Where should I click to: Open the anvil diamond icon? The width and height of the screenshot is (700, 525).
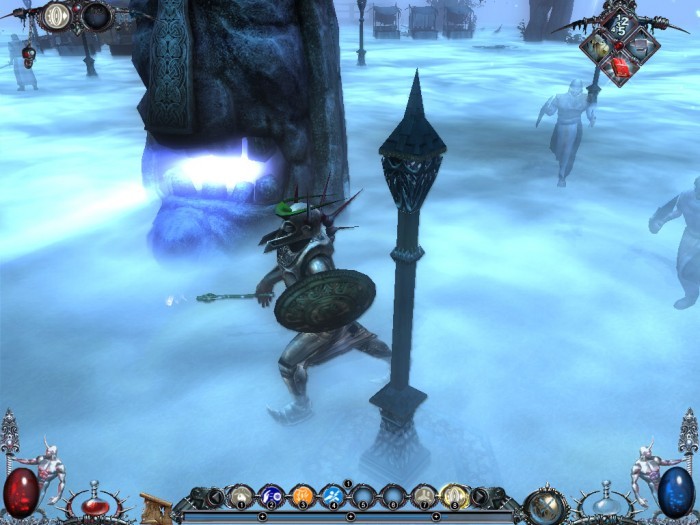click(642, 44)
